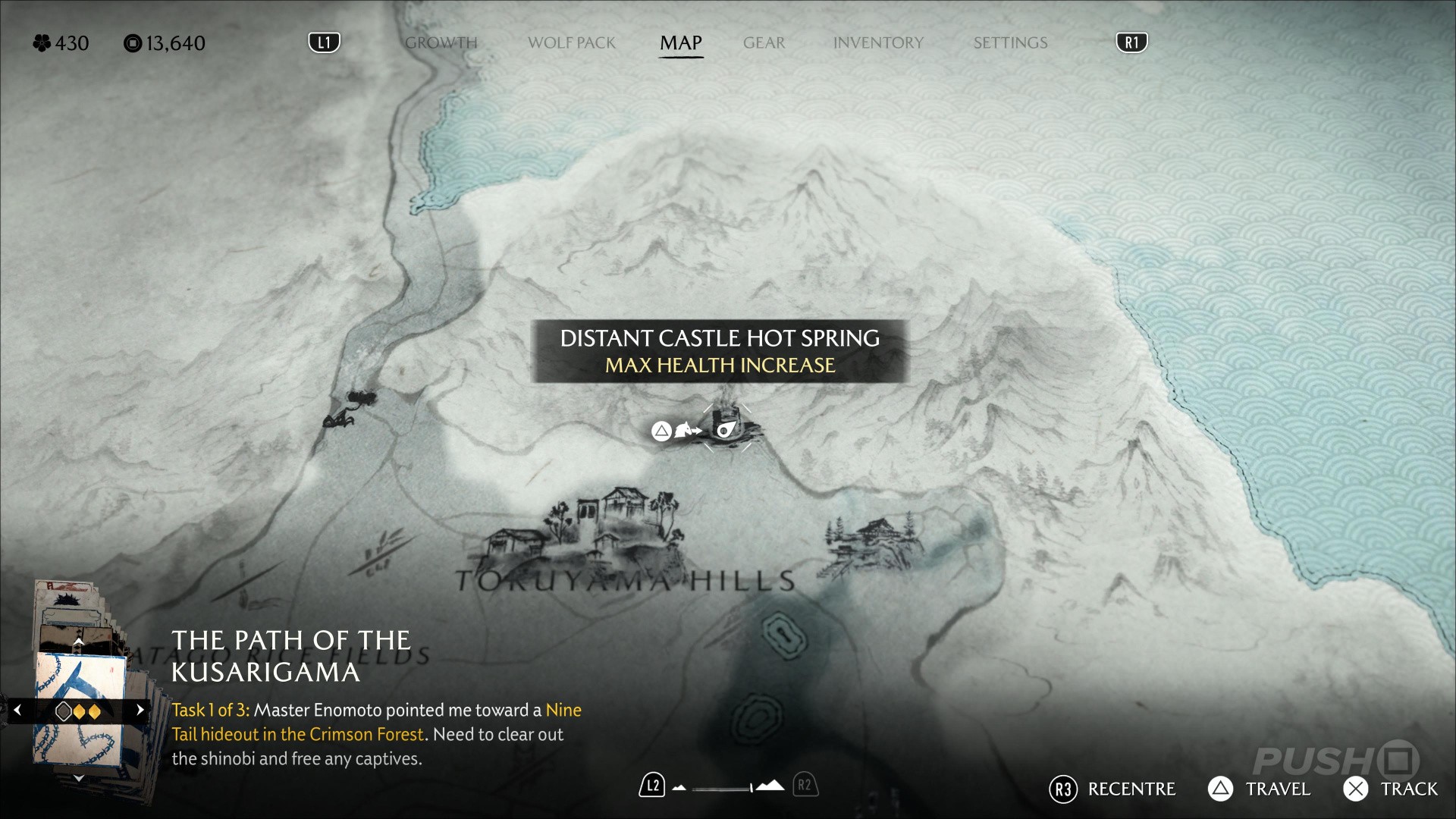Switch to the Growth tab
This screenshot has width=1456, height=819.
(x=441, y=43)
